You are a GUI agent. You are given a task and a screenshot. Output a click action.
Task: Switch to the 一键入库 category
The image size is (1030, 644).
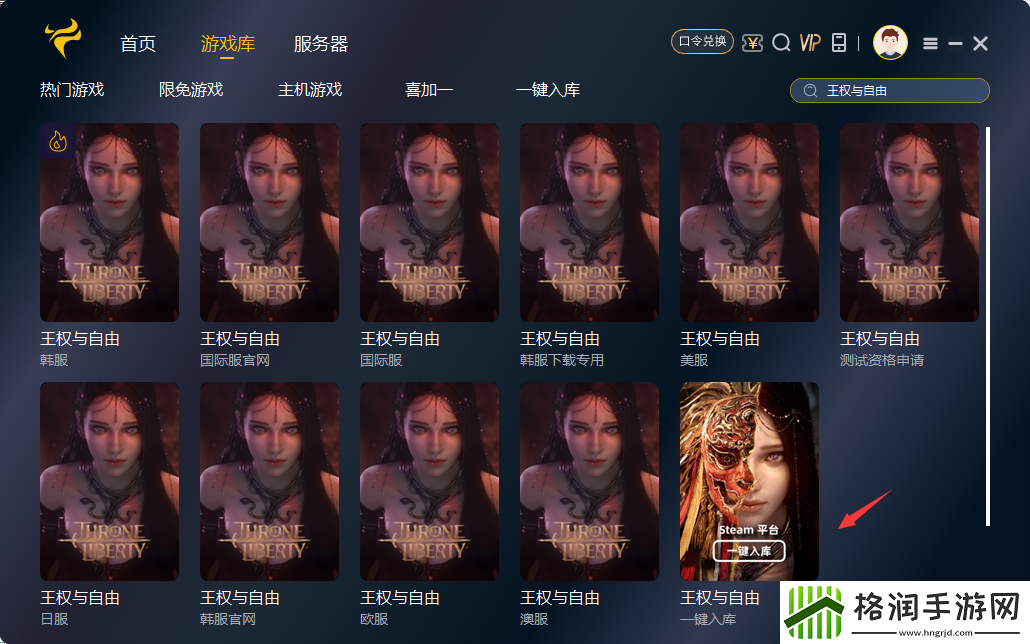[548, 90]
